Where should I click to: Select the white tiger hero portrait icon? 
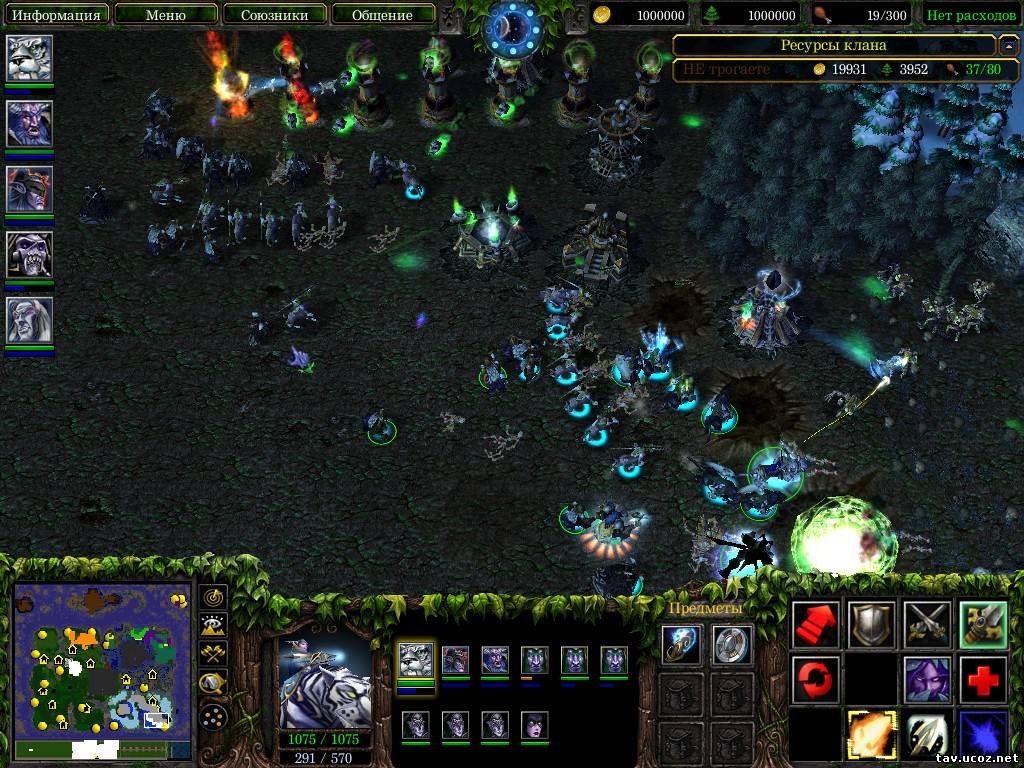(29, 58)
